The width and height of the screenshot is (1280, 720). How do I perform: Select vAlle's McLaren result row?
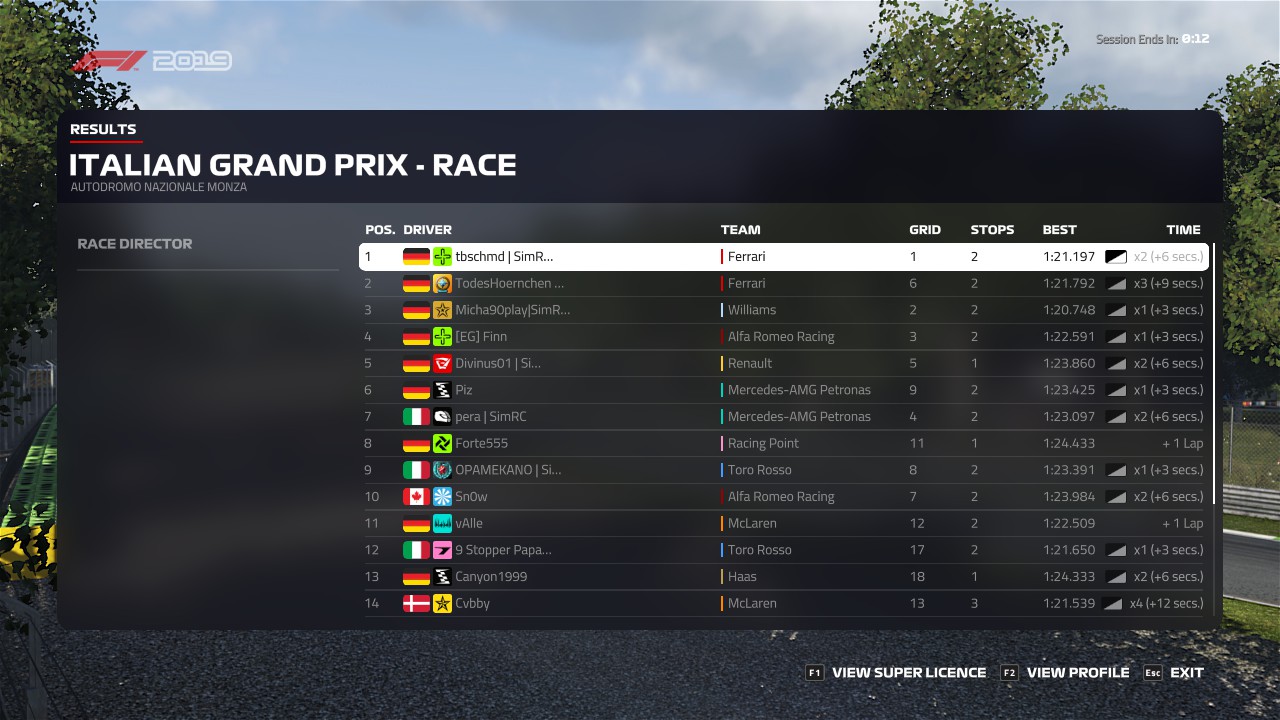click(783, 524)
